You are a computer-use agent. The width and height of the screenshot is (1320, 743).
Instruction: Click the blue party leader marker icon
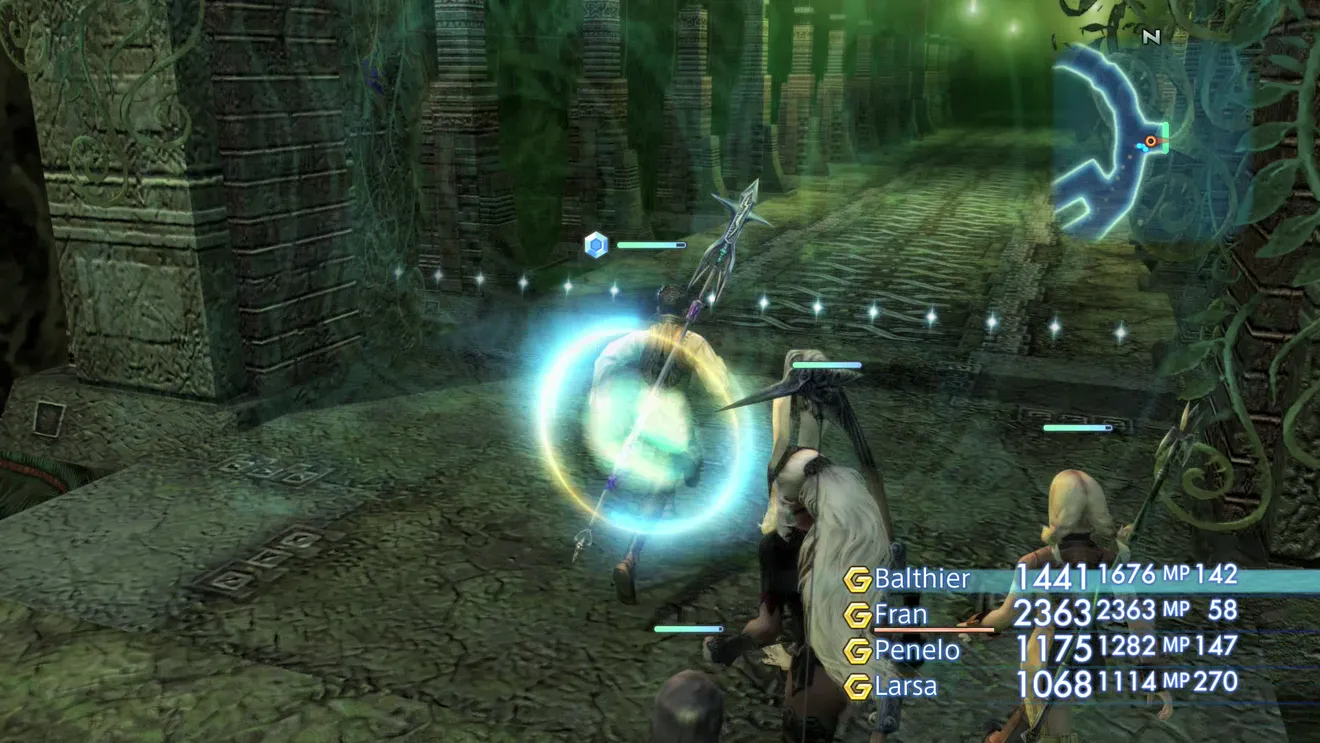click(x=596, y=244)
